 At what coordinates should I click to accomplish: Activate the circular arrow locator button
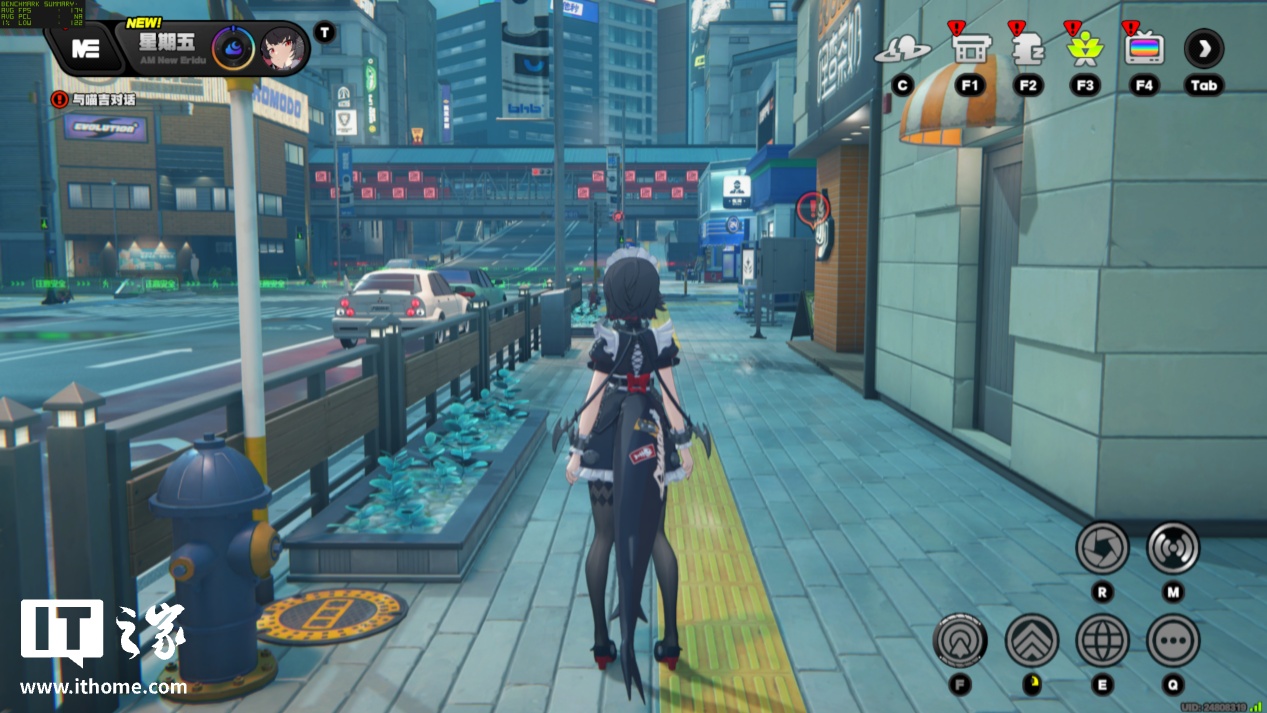pos(960,640)
